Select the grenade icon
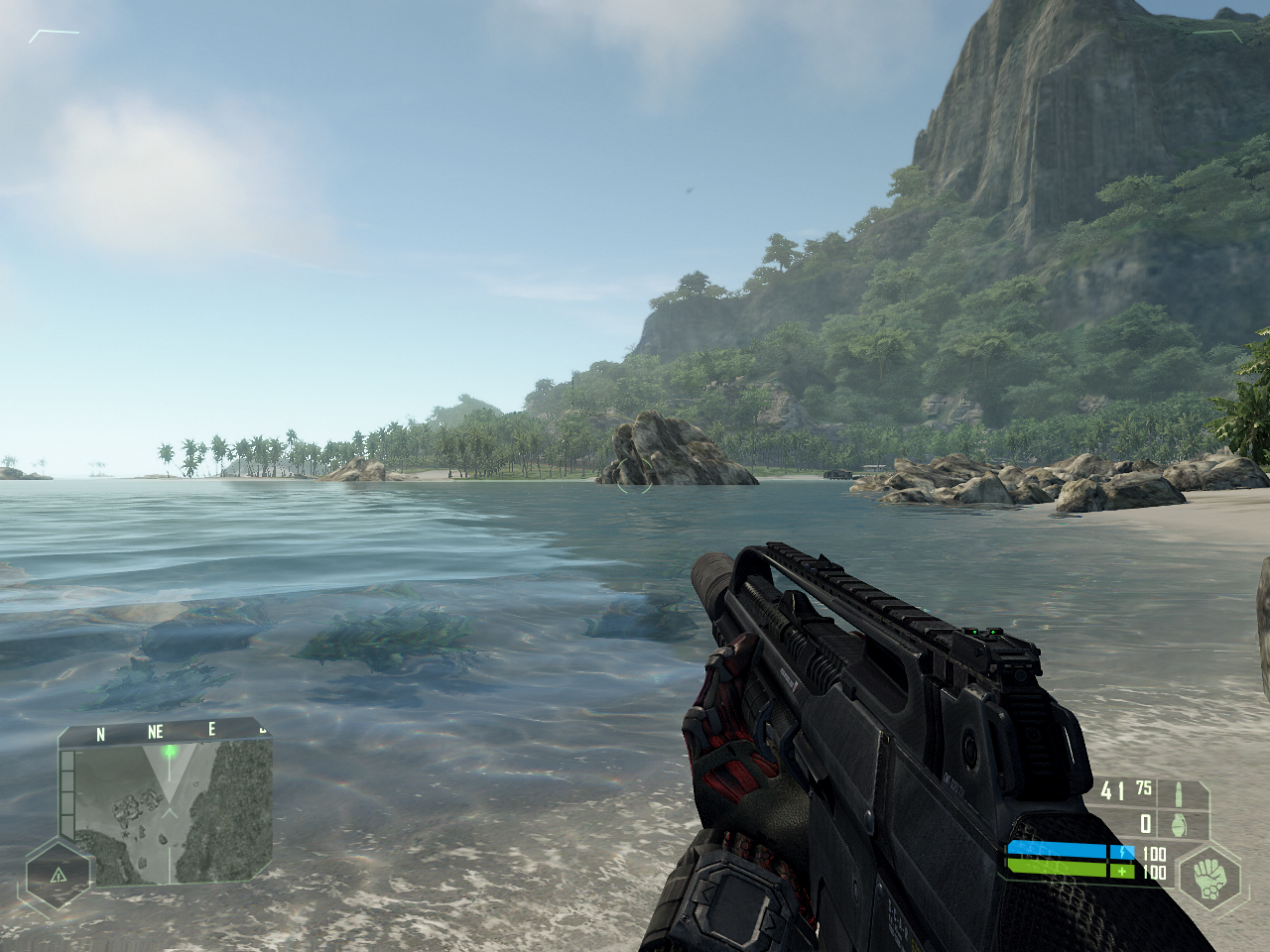Image resolution: width=1270 pixels, height=952 pixels. point(1180,824)
